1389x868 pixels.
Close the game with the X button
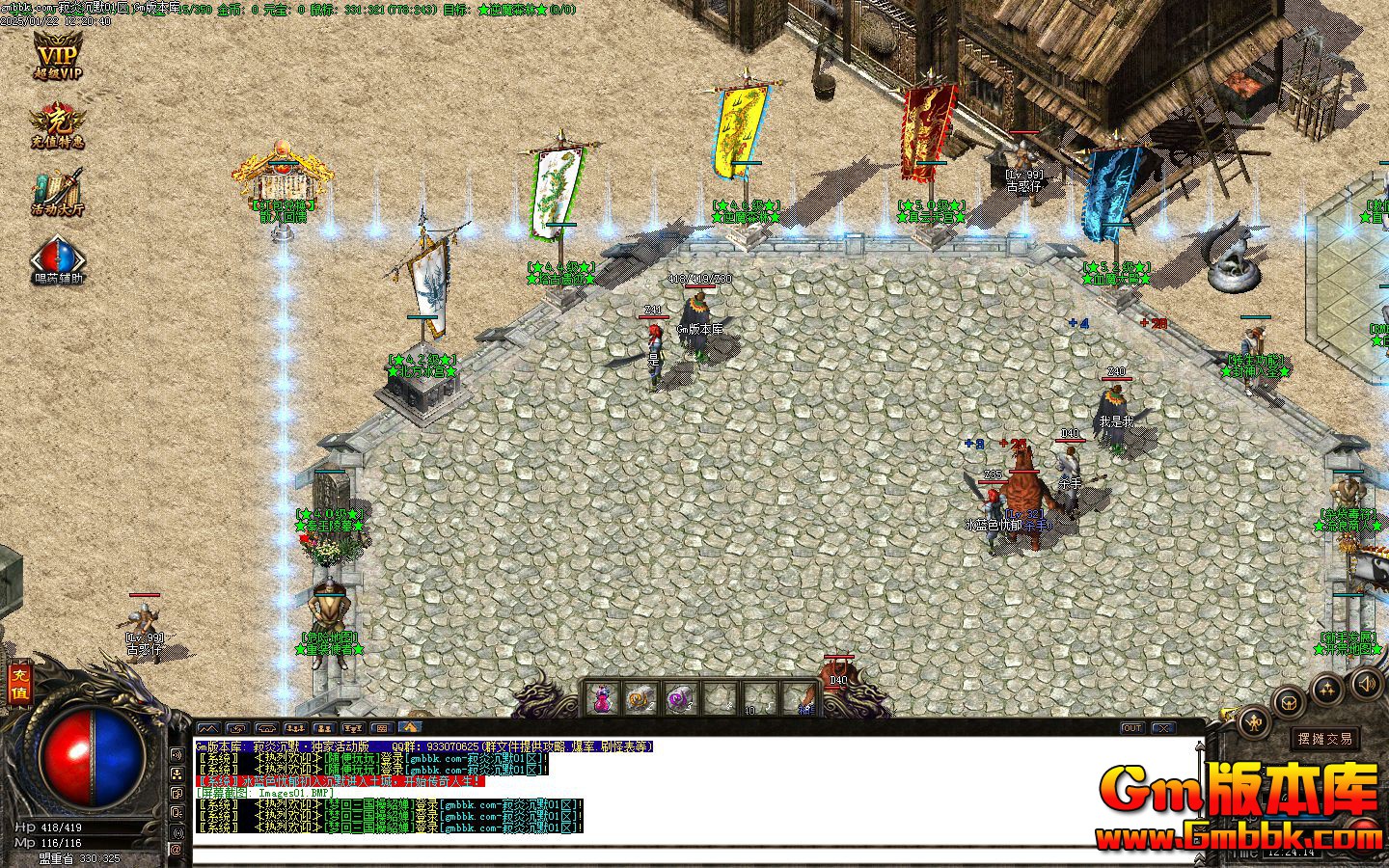tap(1163, 728)
